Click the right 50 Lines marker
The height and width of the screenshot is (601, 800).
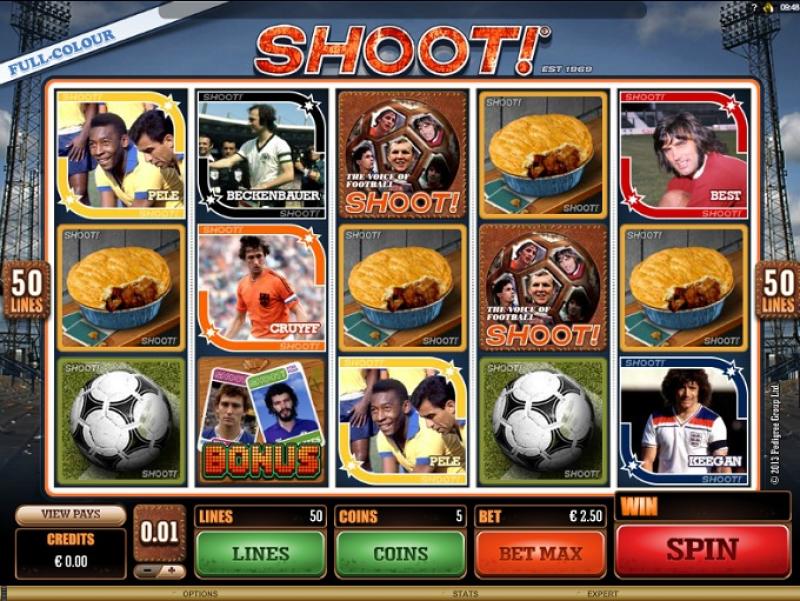776,290
